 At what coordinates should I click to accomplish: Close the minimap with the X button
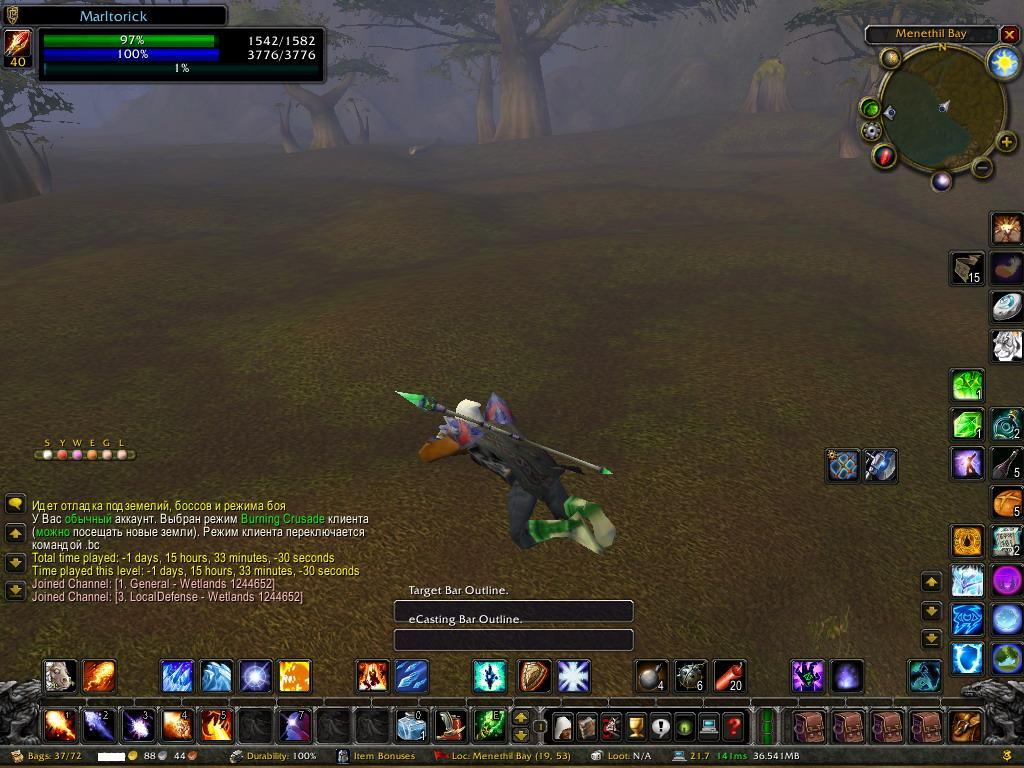[1009, 35]
